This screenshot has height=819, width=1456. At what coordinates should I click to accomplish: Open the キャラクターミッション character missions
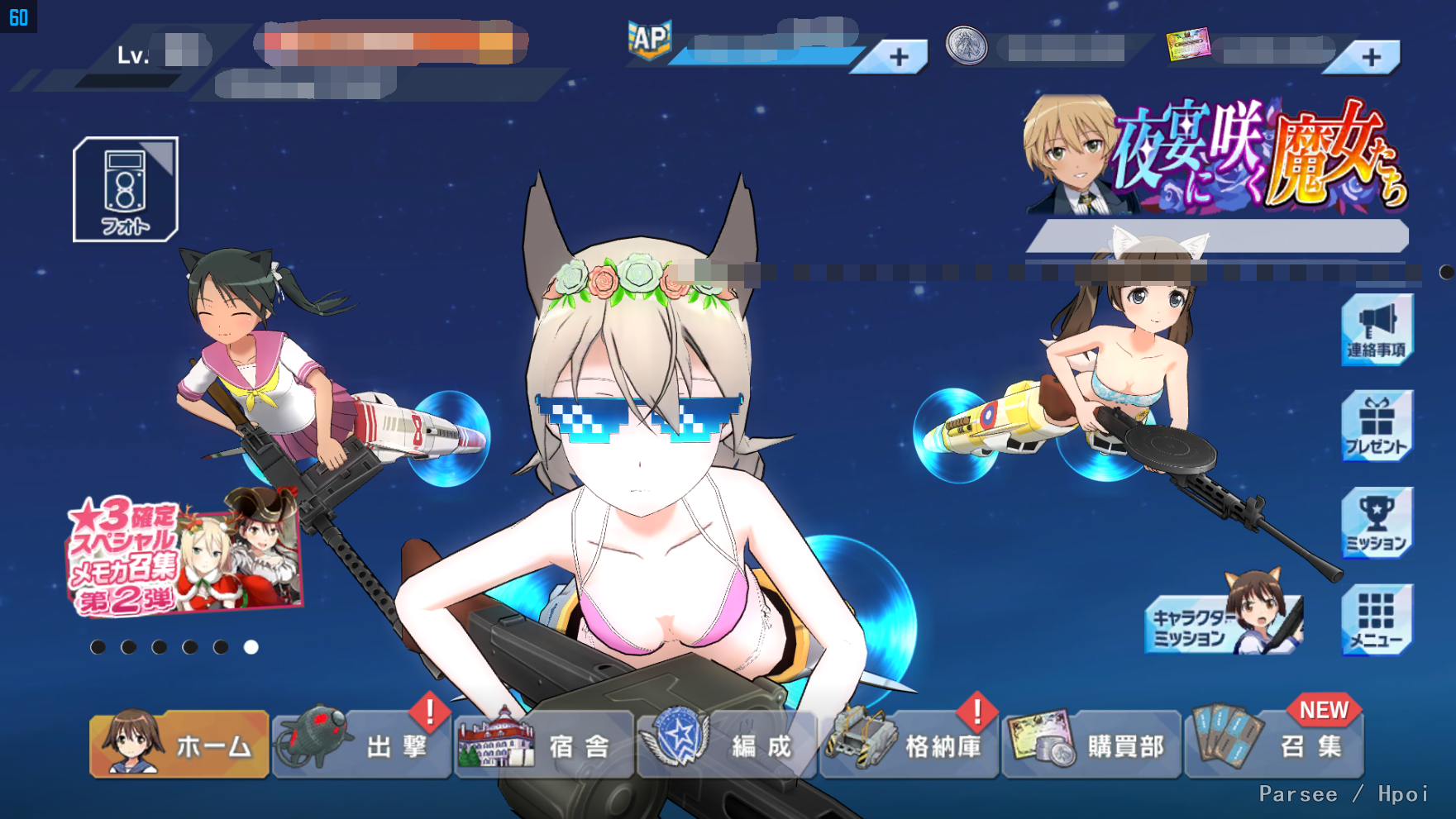[1224, 622]
